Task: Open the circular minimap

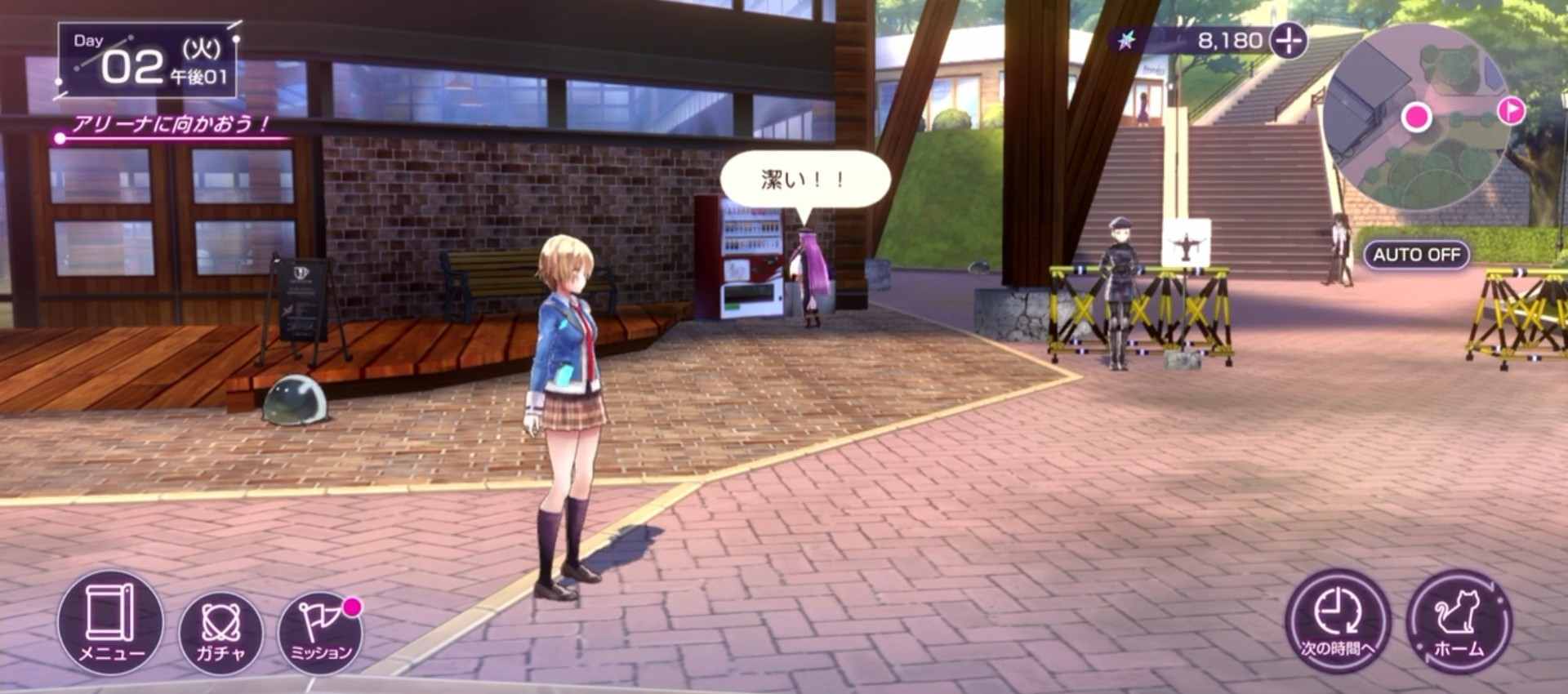Action: point(1417,117)
